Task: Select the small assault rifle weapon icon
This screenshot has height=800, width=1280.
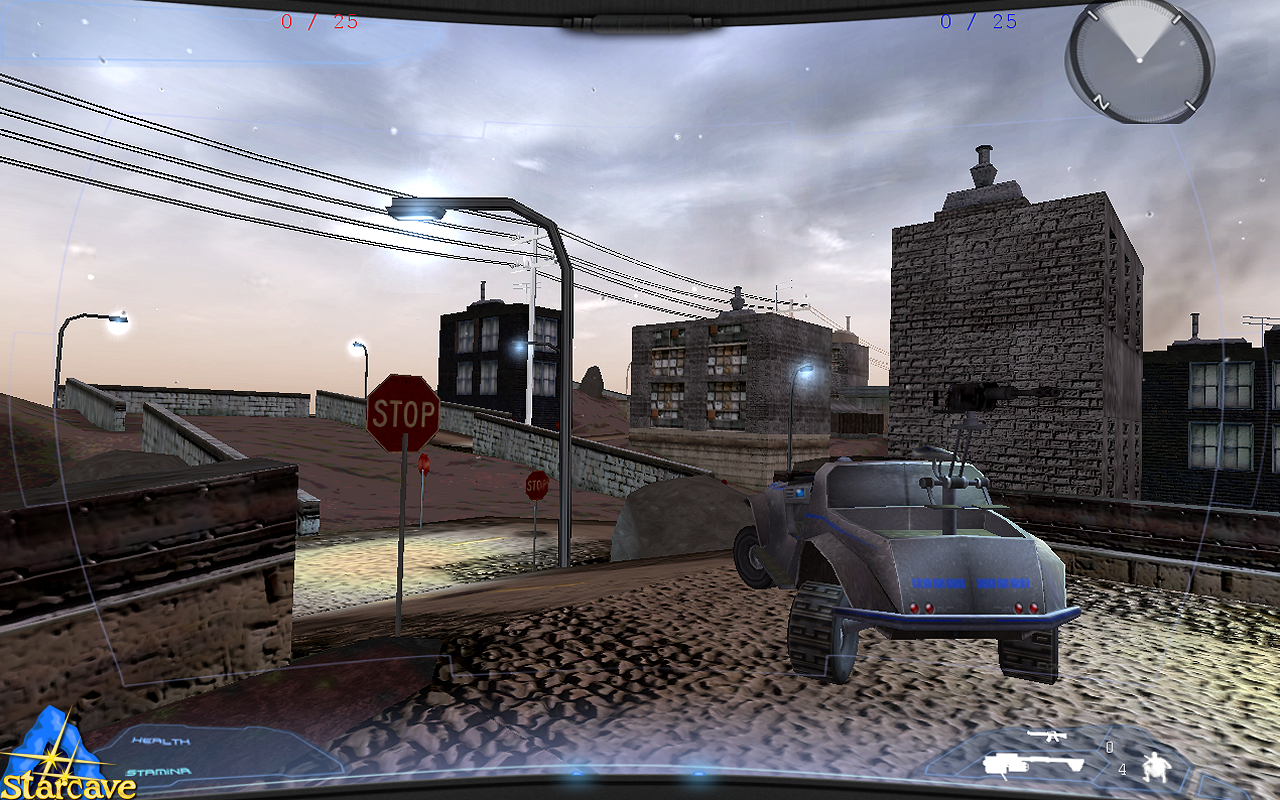Action: (1047, 738)
